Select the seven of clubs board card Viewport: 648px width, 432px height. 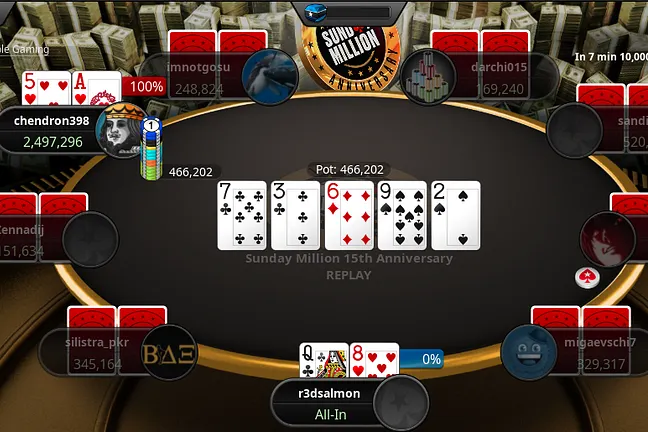click(x=241, y=215)
